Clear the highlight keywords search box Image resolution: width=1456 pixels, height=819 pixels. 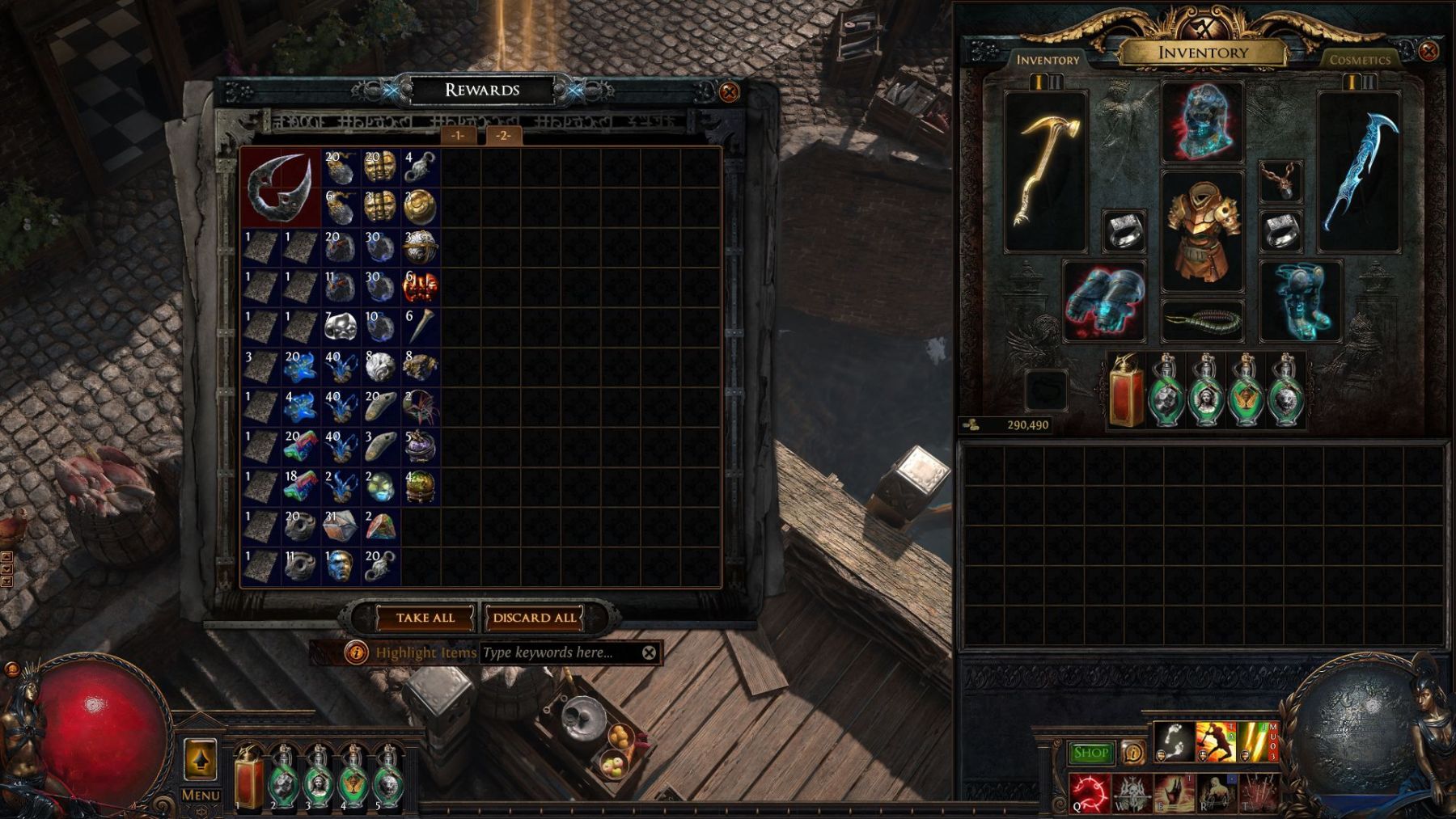[x=649, y=652]
